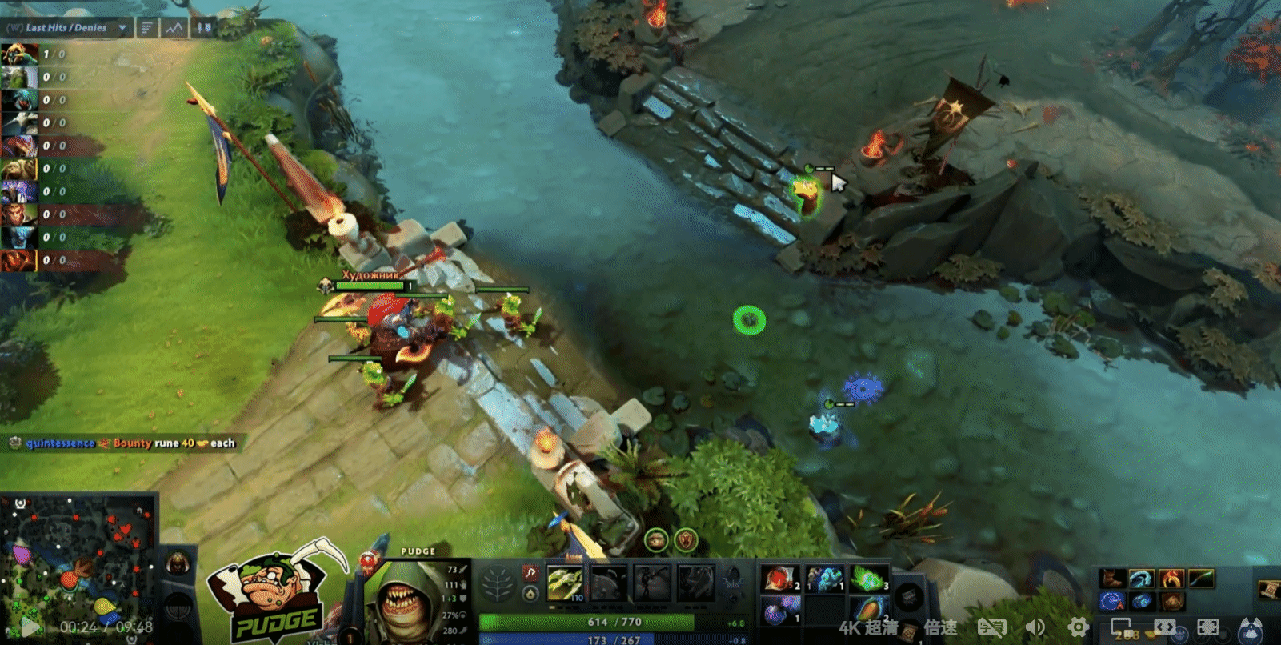This screenshot has height=645, width=1281.
Task: Select the red Faerie Fire item slot
Action: 776,580
